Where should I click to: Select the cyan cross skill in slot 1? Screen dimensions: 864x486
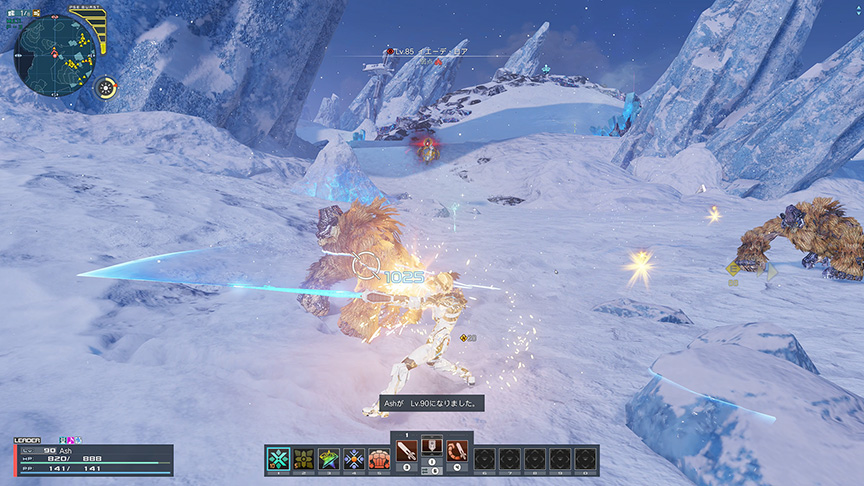tap(279, 459)
